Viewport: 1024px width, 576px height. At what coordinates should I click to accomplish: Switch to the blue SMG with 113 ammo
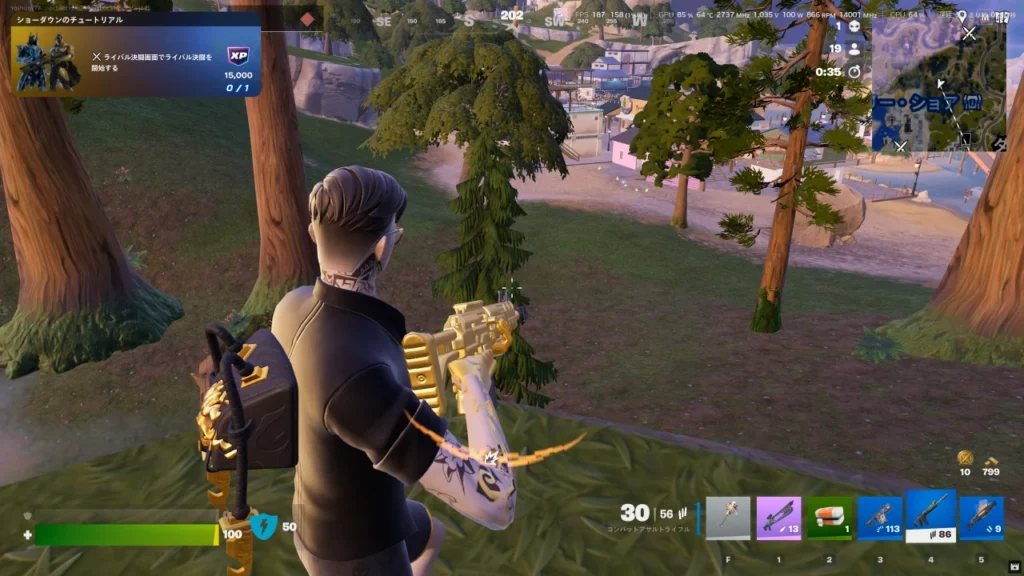880,518
